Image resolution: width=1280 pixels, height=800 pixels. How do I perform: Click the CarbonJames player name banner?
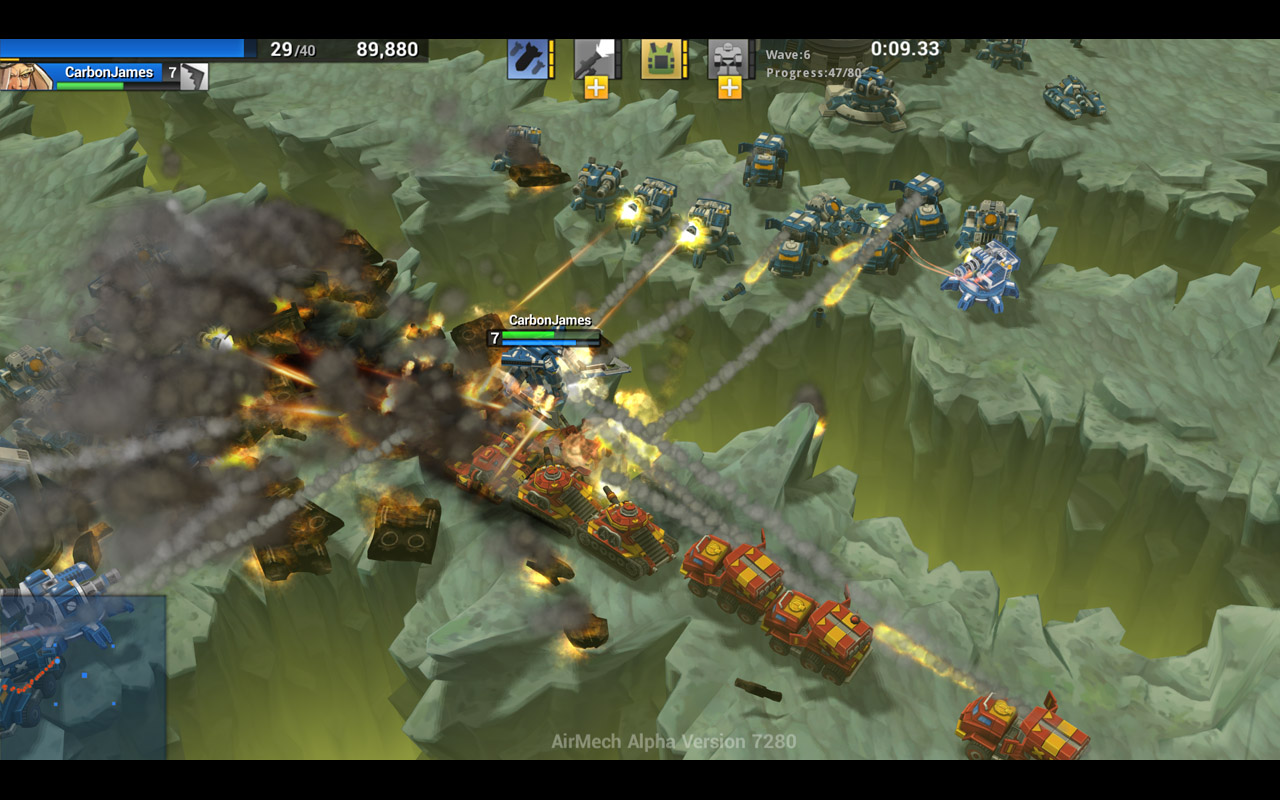click(109, 72)
